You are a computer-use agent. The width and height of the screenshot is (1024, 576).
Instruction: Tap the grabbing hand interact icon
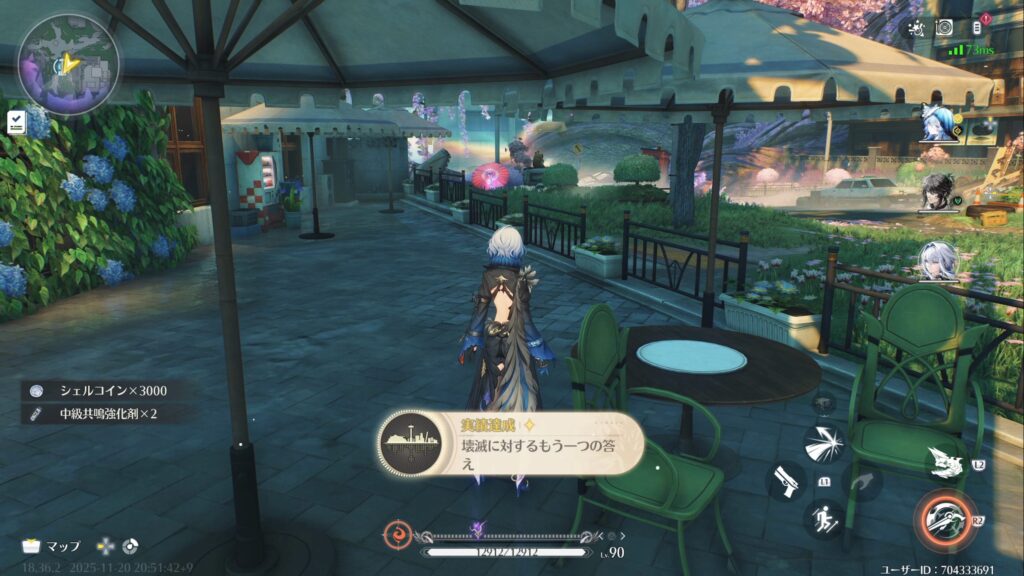point(863,481)
